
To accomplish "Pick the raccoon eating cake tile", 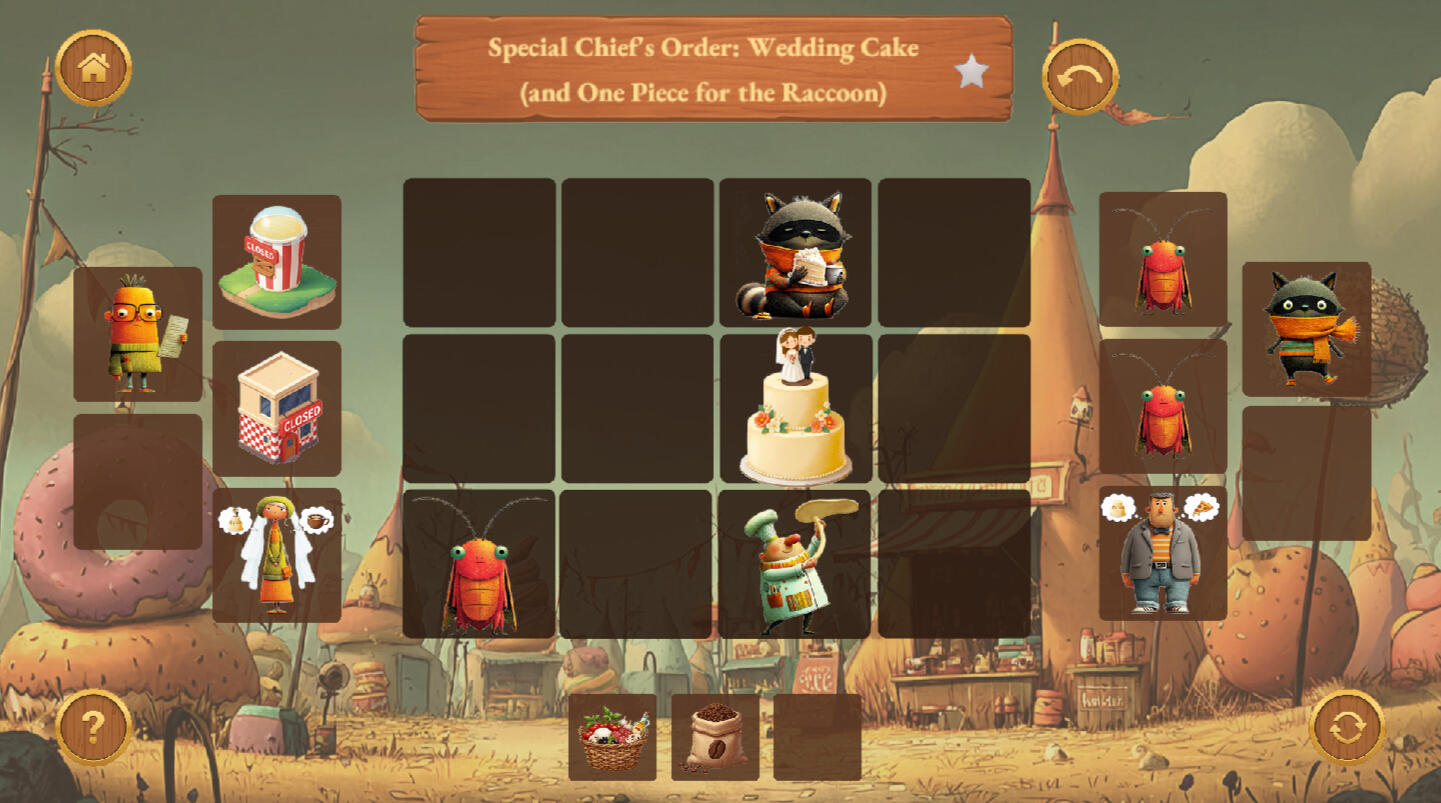I will pyautogui.click(x=795, y=252).
